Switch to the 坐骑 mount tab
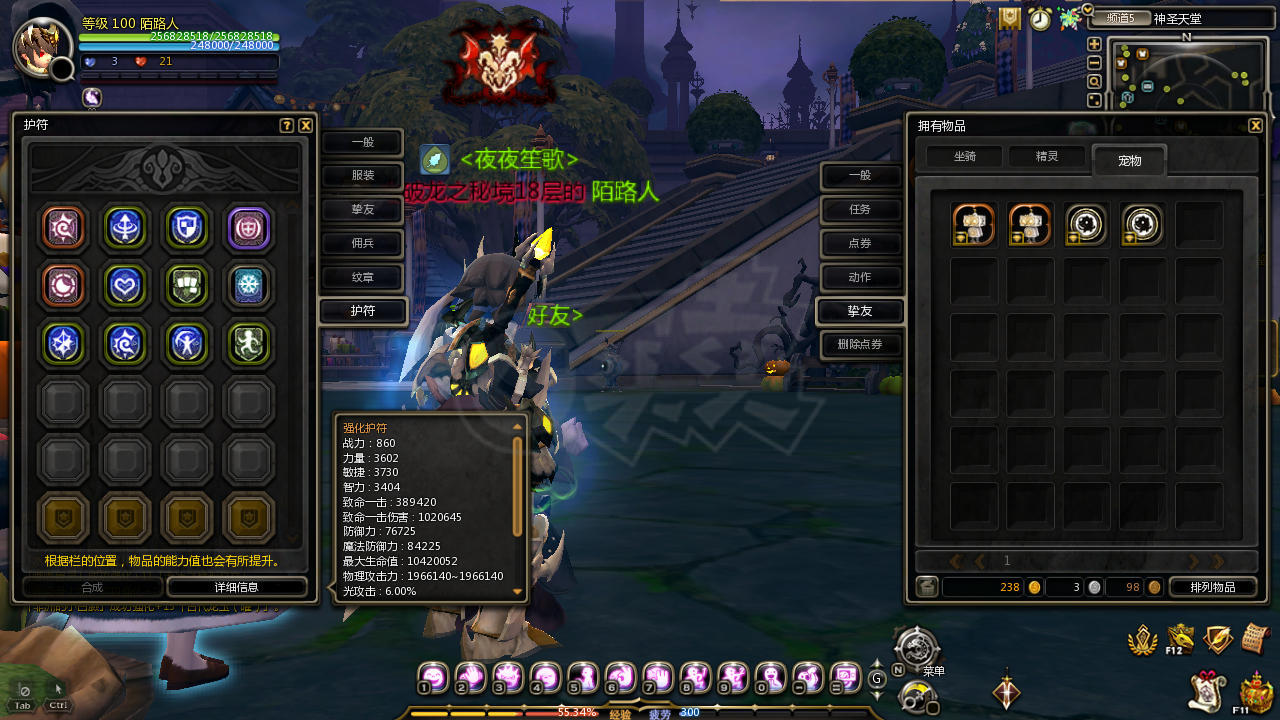This screenshot has width=1280, height=720. tap(964, 157)
